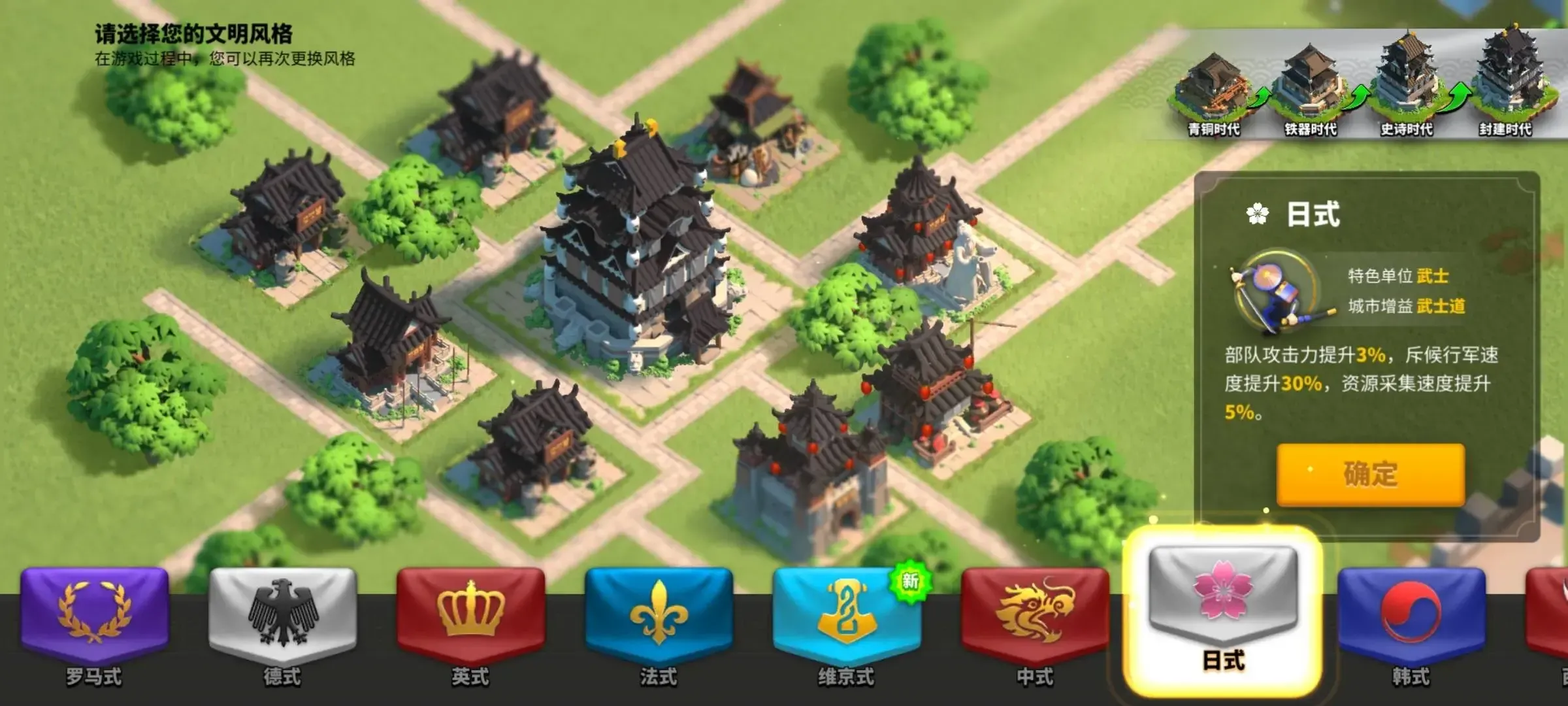
Task: Click the highlighted 日式 cherry blossom badge
Action: pos(1222,601)
